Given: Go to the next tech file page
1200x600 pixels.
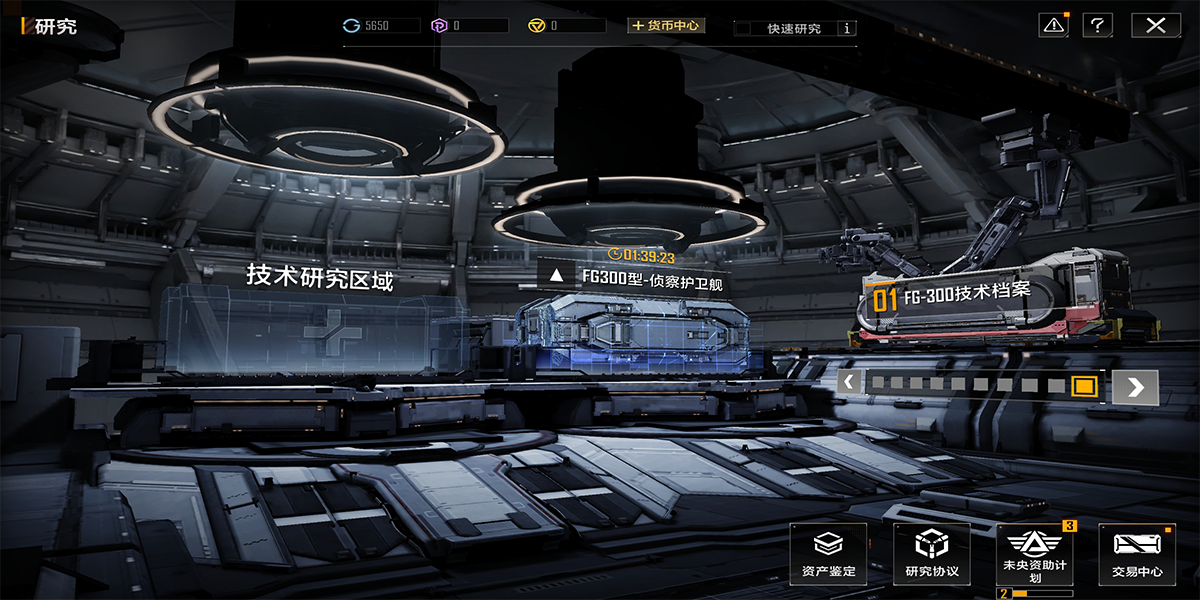Looking at the screenshot, I should tap(1135, 387).
